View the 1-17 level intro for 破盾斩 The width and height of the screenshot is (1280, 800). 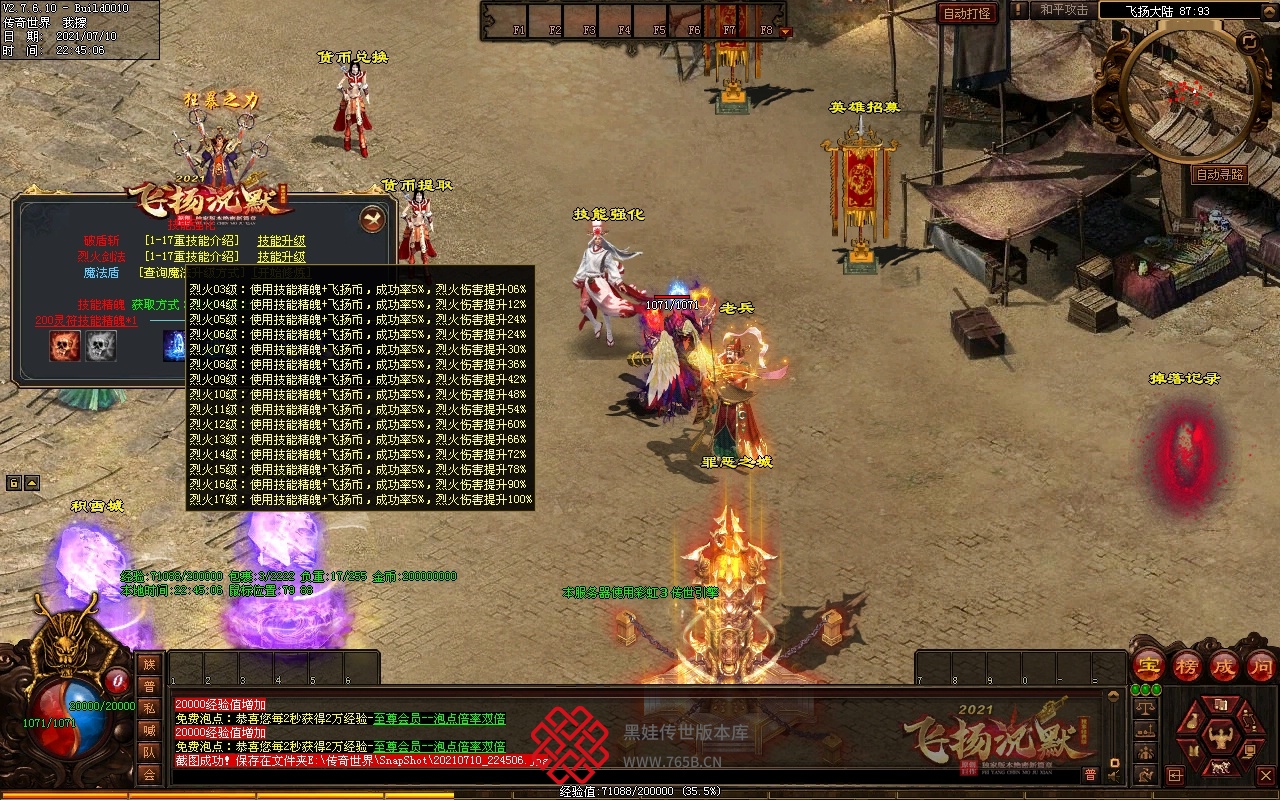tap(192, 241)
